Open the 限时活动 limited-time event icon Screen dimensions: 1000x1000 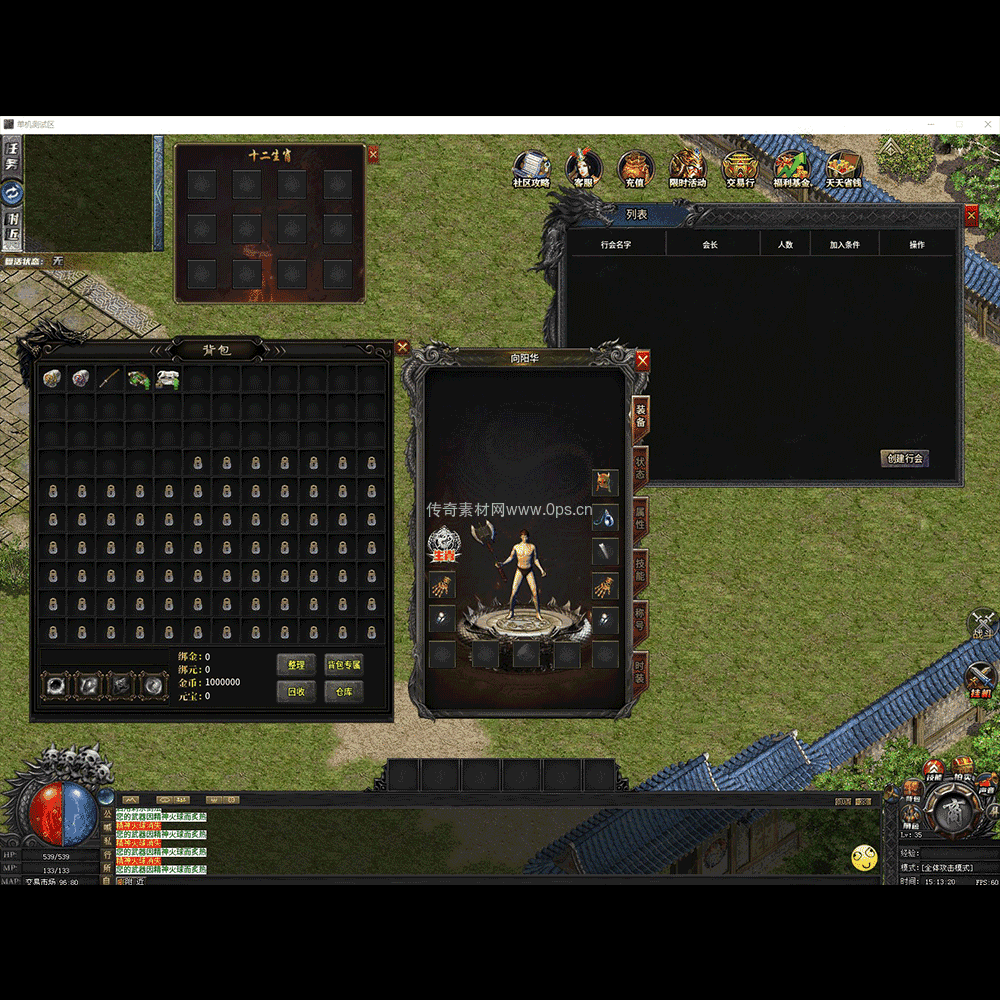click(x=687, y=167)
